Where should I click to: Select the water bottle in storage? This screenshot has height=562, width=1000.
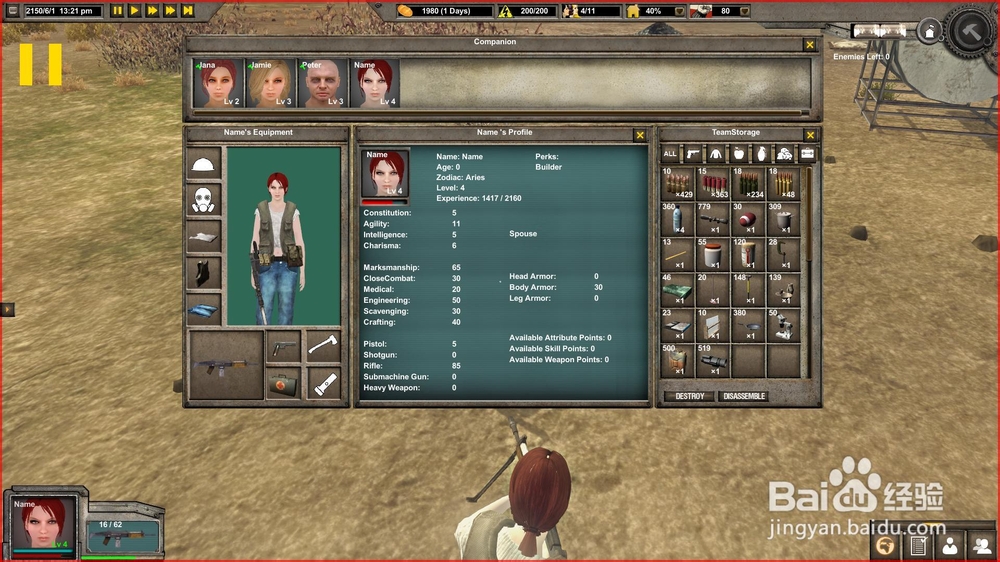click(677, 218)
